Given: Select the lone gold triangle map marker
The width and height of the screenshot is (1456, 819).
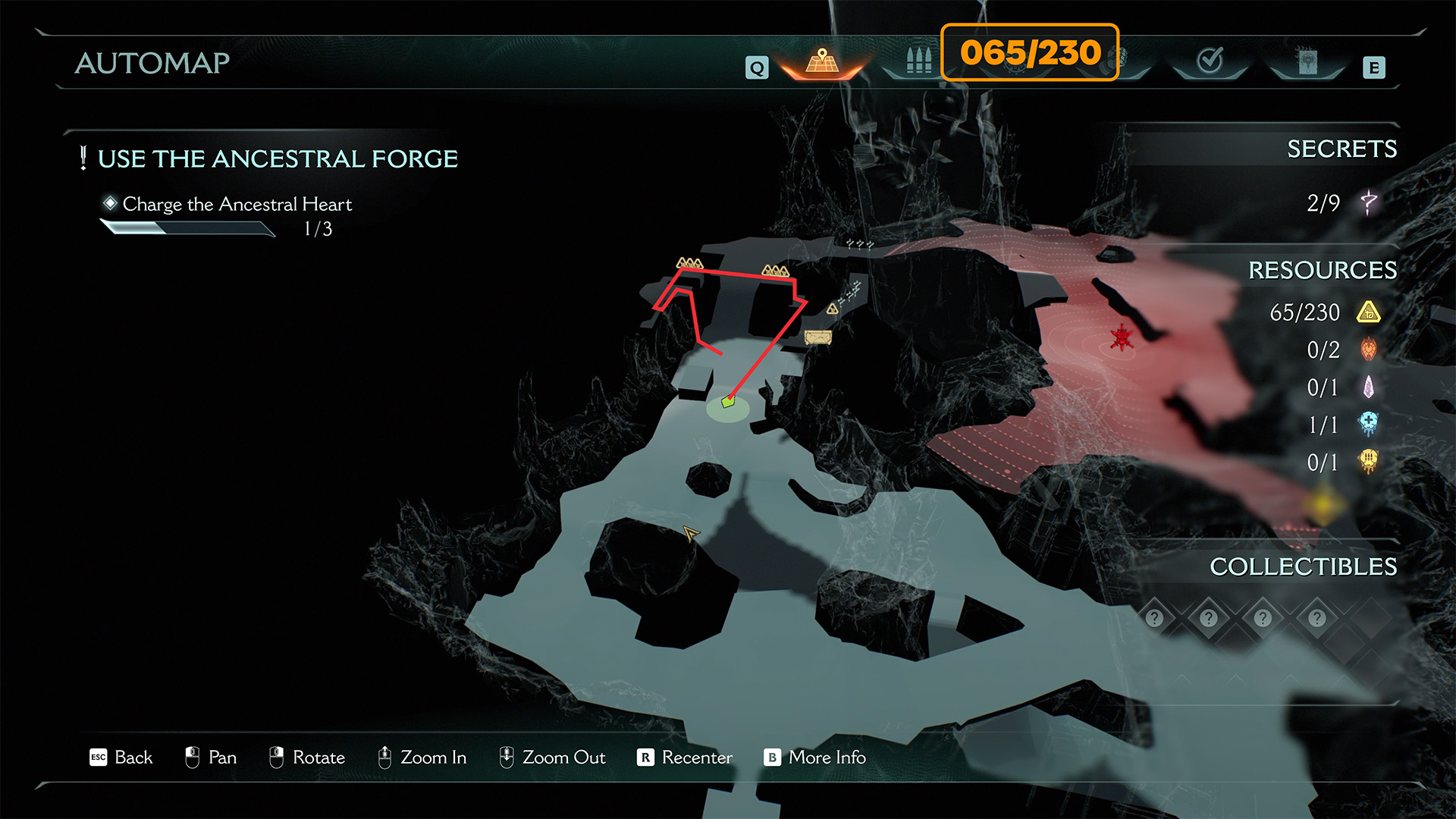Looking at the screenshot, I should (833, 309).
